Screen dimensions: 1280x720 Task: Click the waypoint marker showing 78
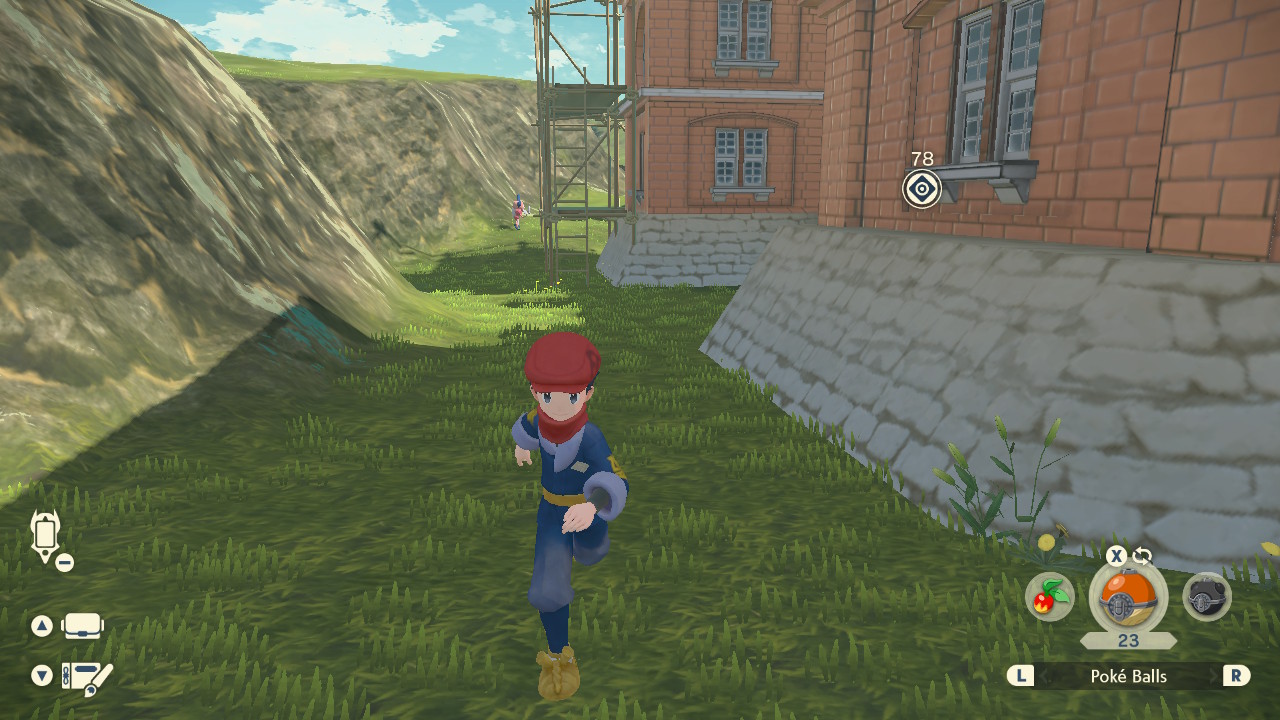click(x=922, y=188)
